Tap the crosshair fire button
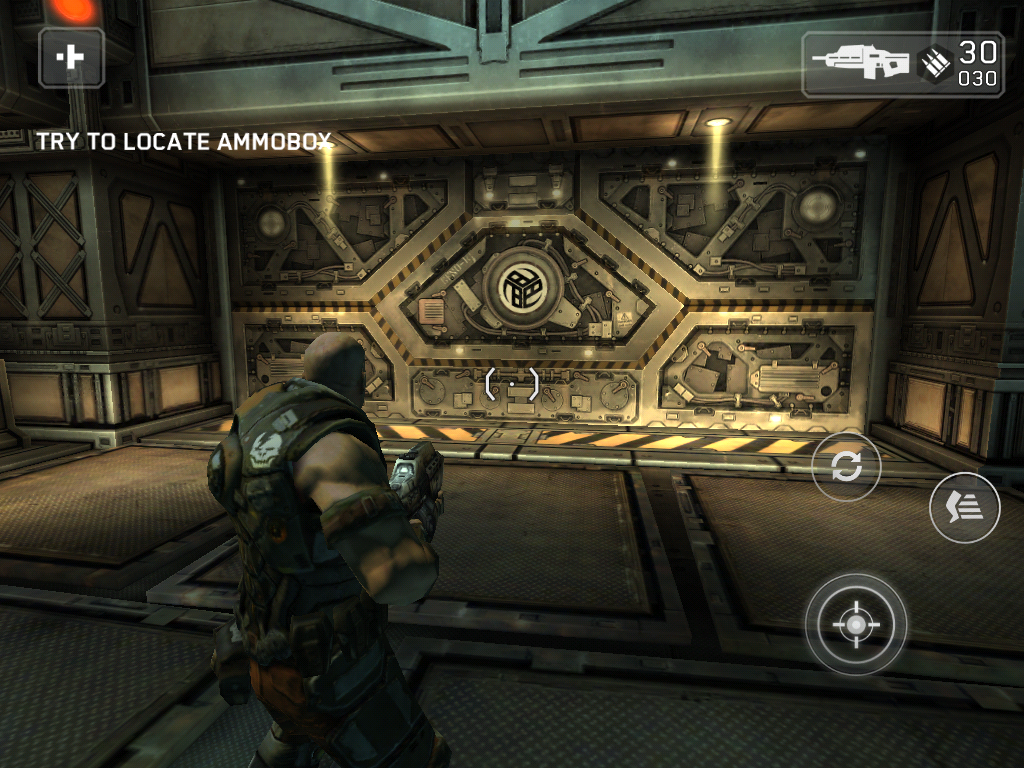 (856, 625)
